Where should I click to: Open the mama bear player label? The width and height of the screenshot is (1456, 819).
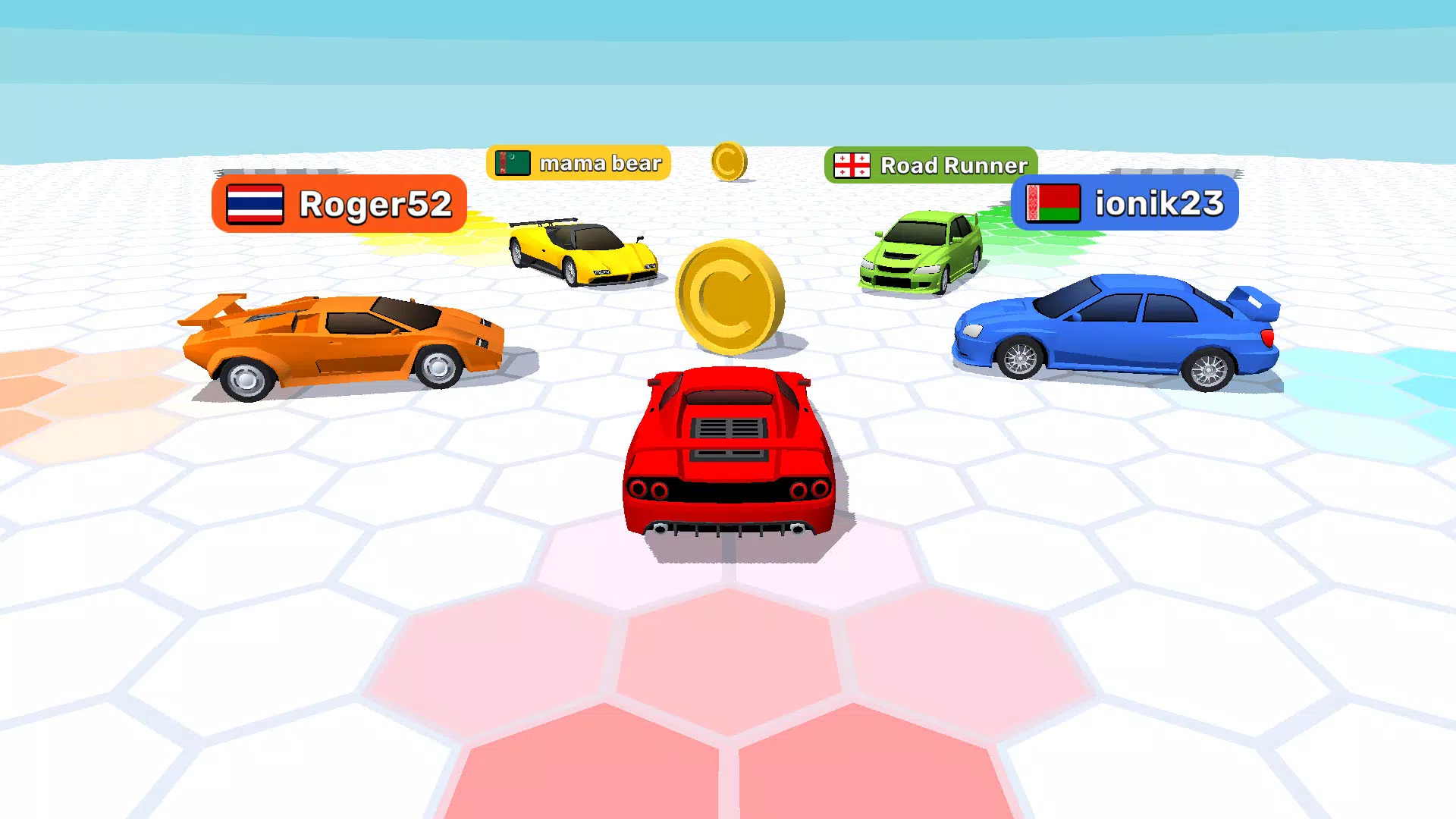click(599, 162)
